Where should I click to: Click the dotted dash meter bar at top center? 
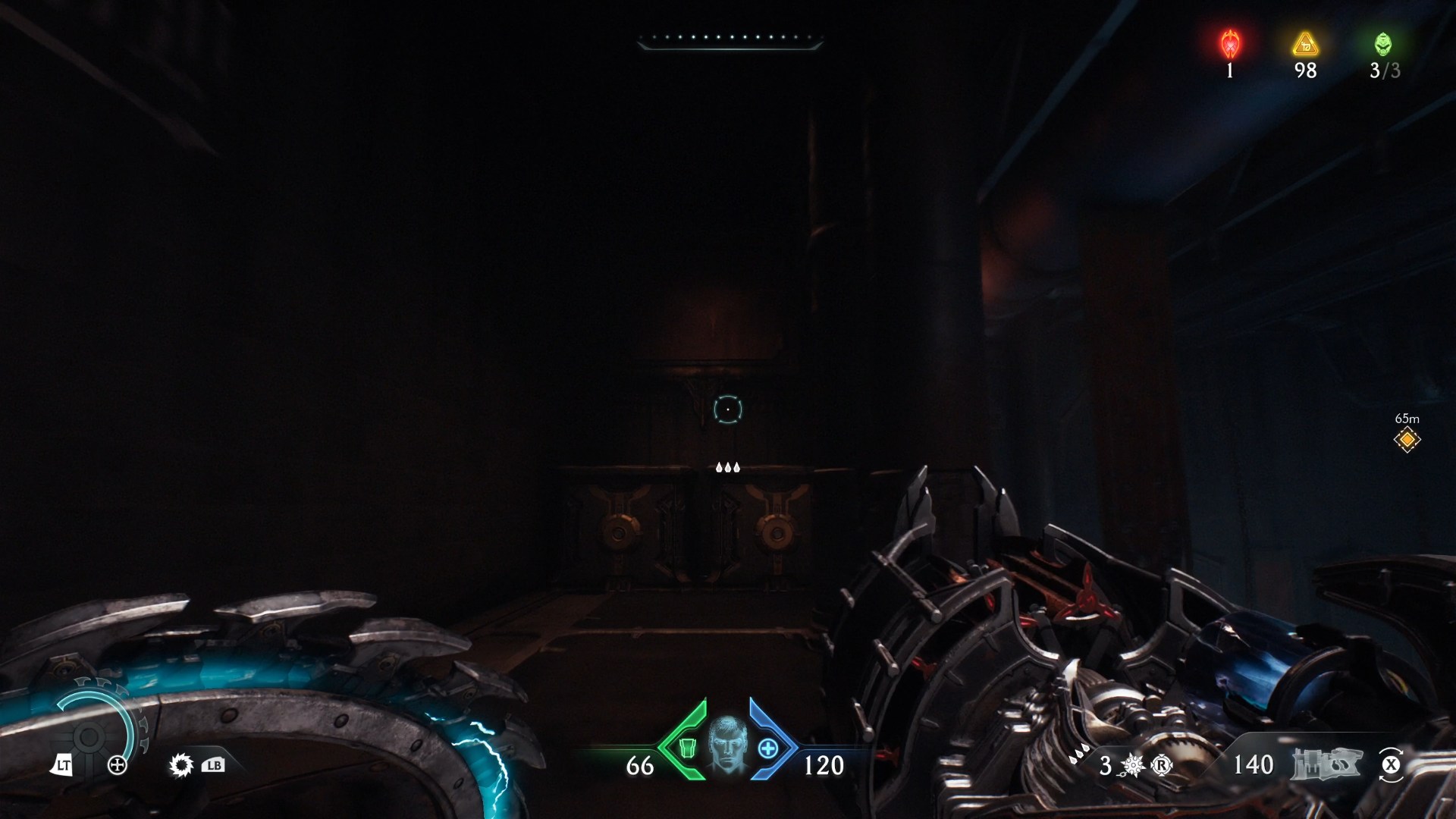click(x=730, y=42)
